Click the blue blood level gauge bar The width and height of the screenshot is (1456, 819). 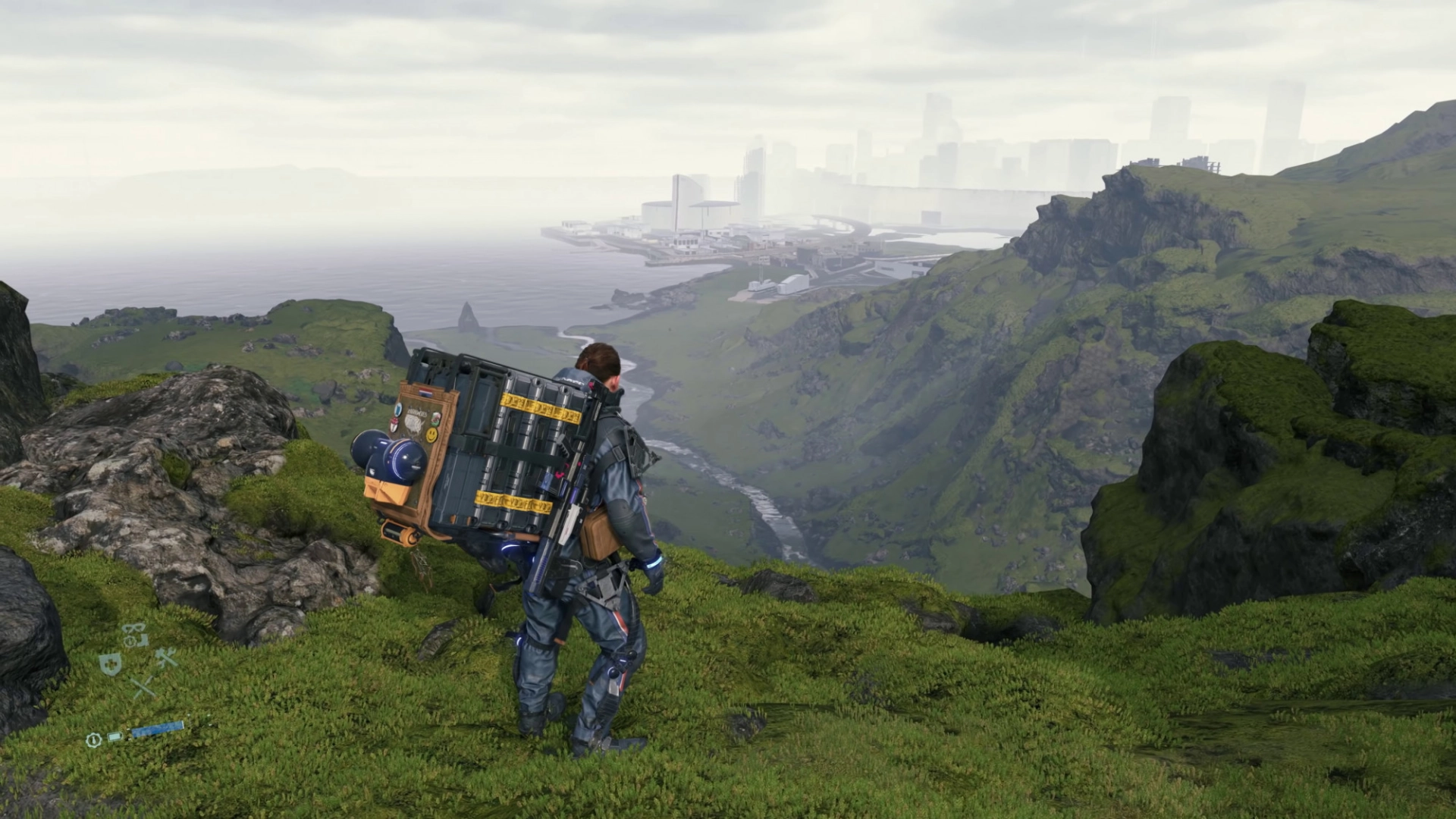158,729
